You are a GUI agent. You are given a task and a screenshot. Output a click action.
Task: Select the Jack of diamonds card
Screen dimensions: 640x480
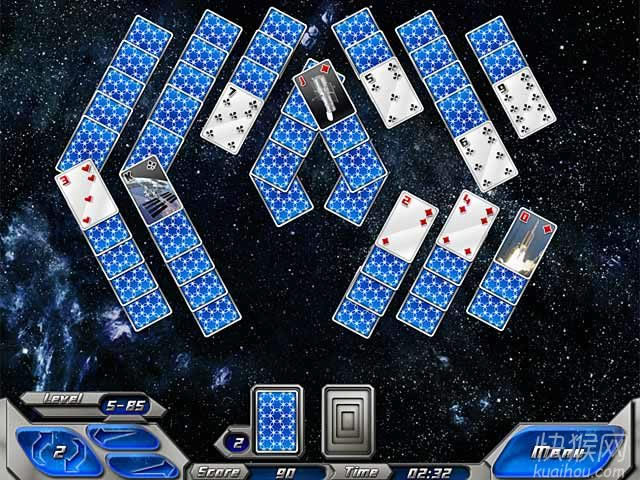click(x=322, y=94)
